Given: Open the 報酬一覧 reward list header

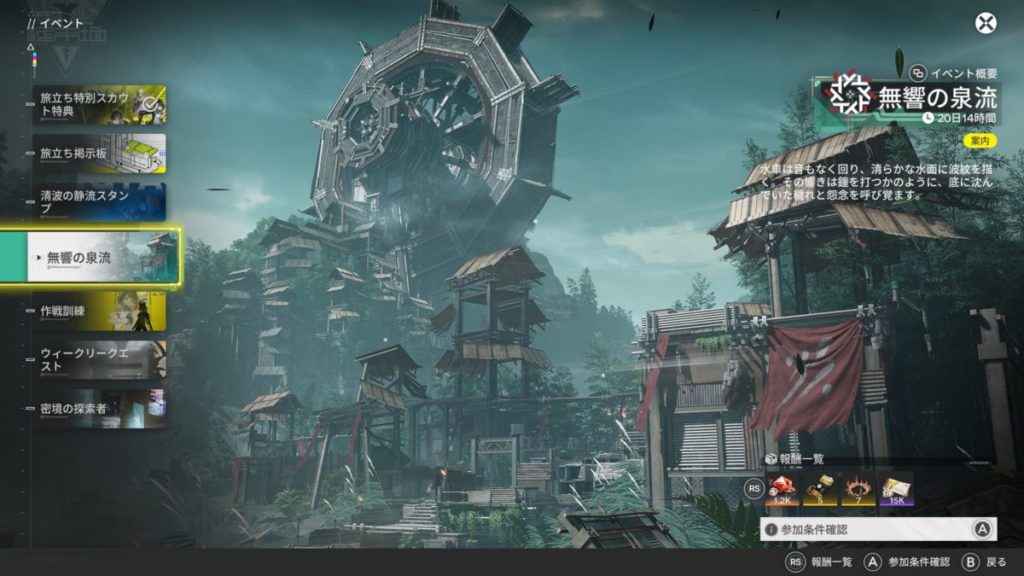Looking at the screenshot, I should pyautogui.click(x=799, y=458).
